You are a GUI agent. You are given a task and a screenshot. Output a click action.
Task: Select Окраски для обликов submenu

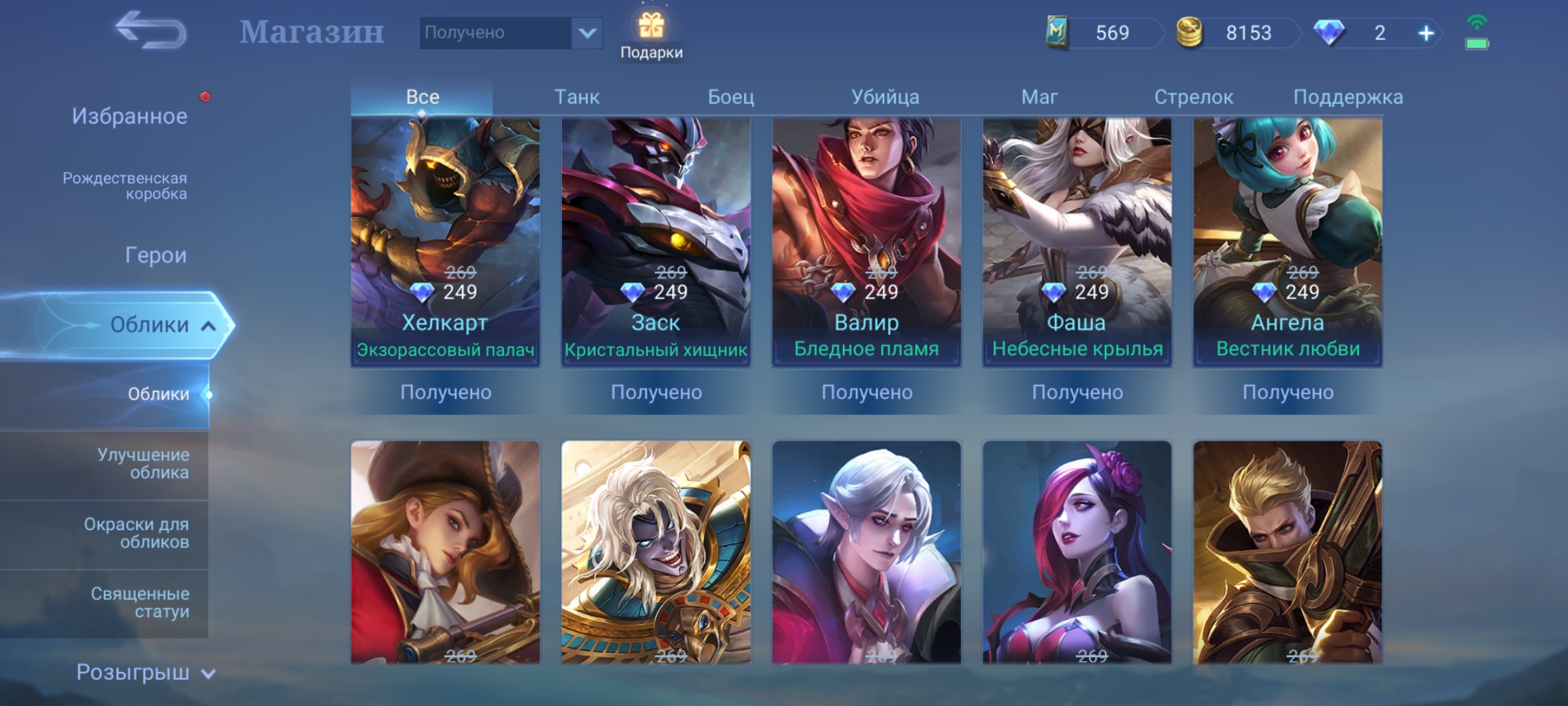(137, 533)
